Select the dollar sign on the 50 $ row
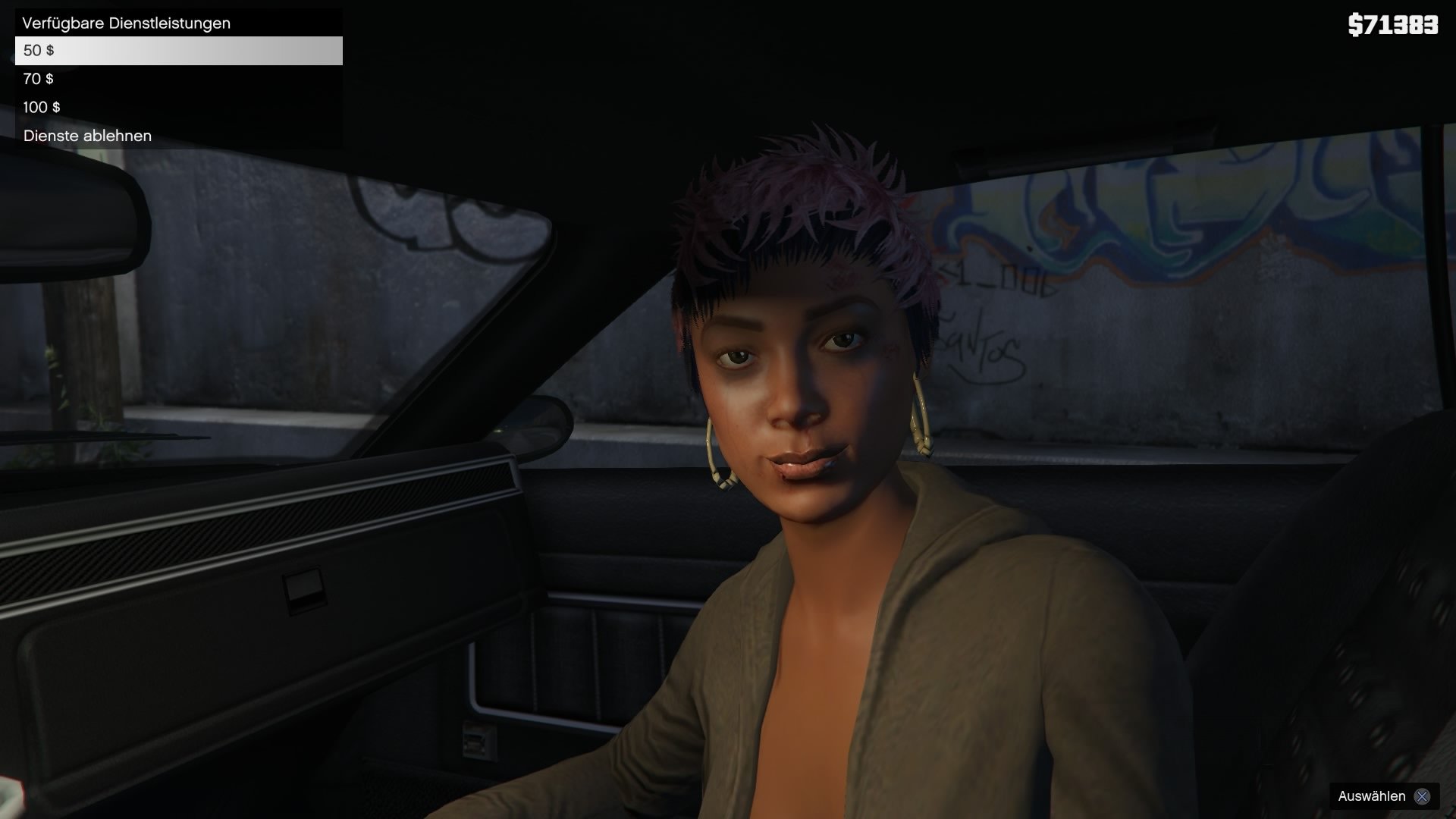Image resolution: width=1456 pixels, height=819 pixels. tap(51, 52)
